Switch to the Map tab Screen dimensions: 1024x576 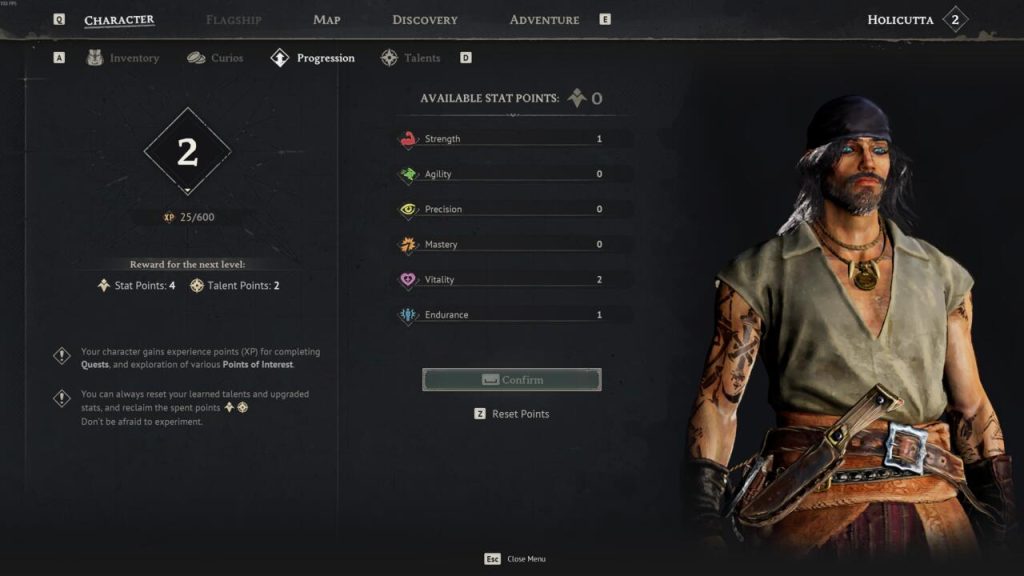click(326, 20)
